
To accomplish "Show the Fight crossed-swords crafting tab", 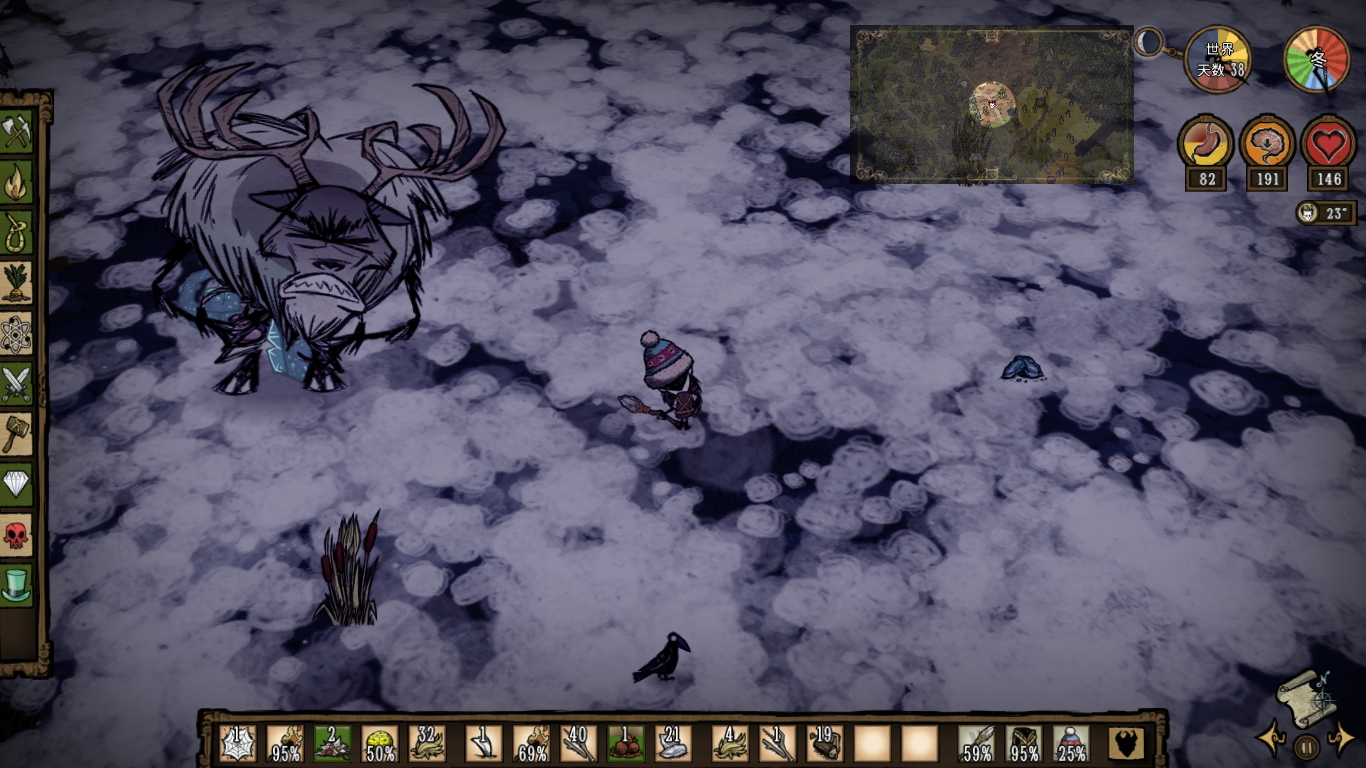I will 17,384.
